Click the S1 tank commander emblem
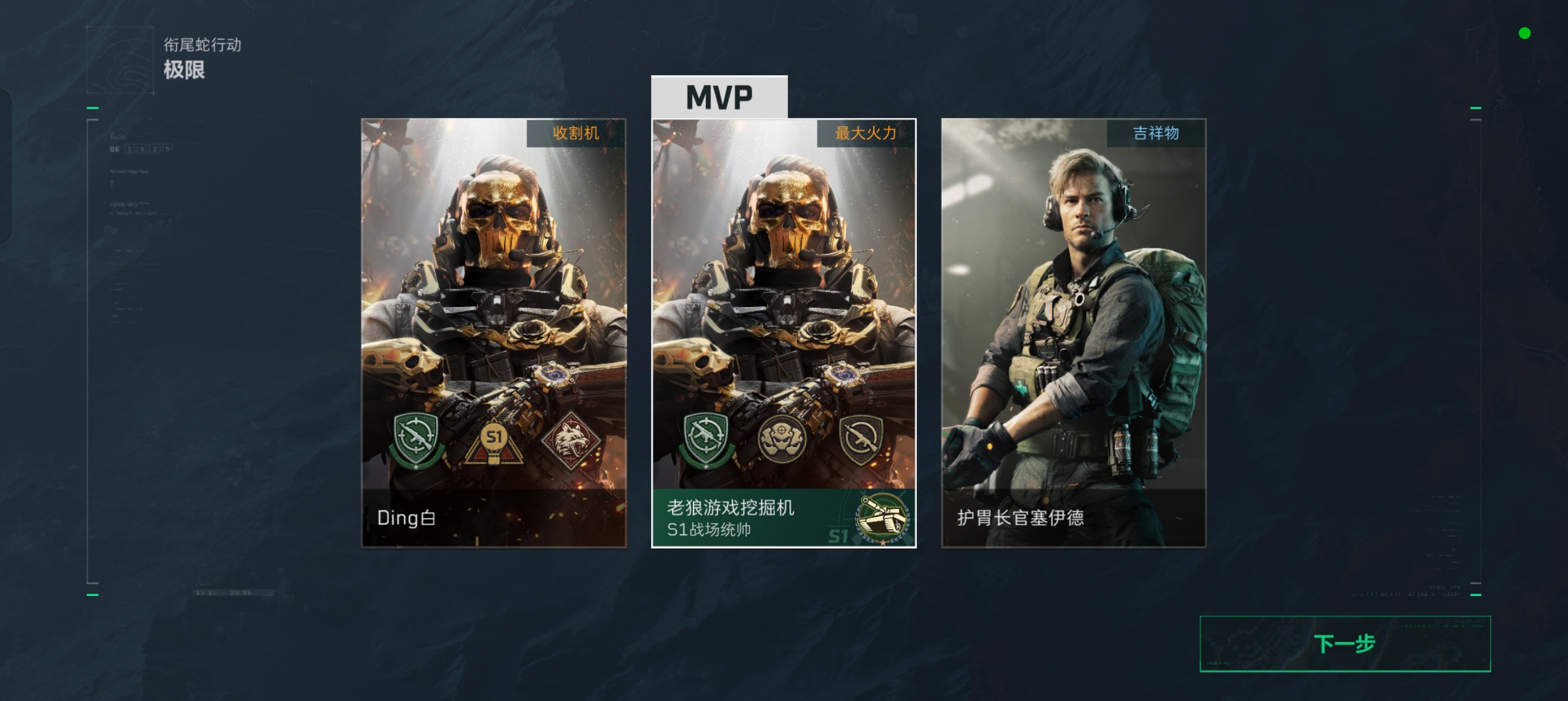Viewport: 1568px width, 701px height. point(882,518)
